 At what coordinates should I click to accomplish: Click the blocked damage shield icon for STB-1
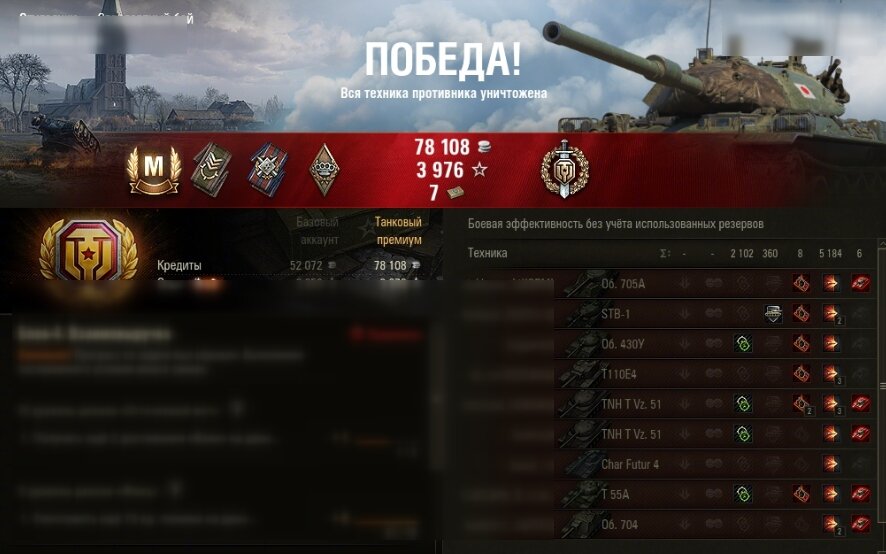tap(772, 314)
